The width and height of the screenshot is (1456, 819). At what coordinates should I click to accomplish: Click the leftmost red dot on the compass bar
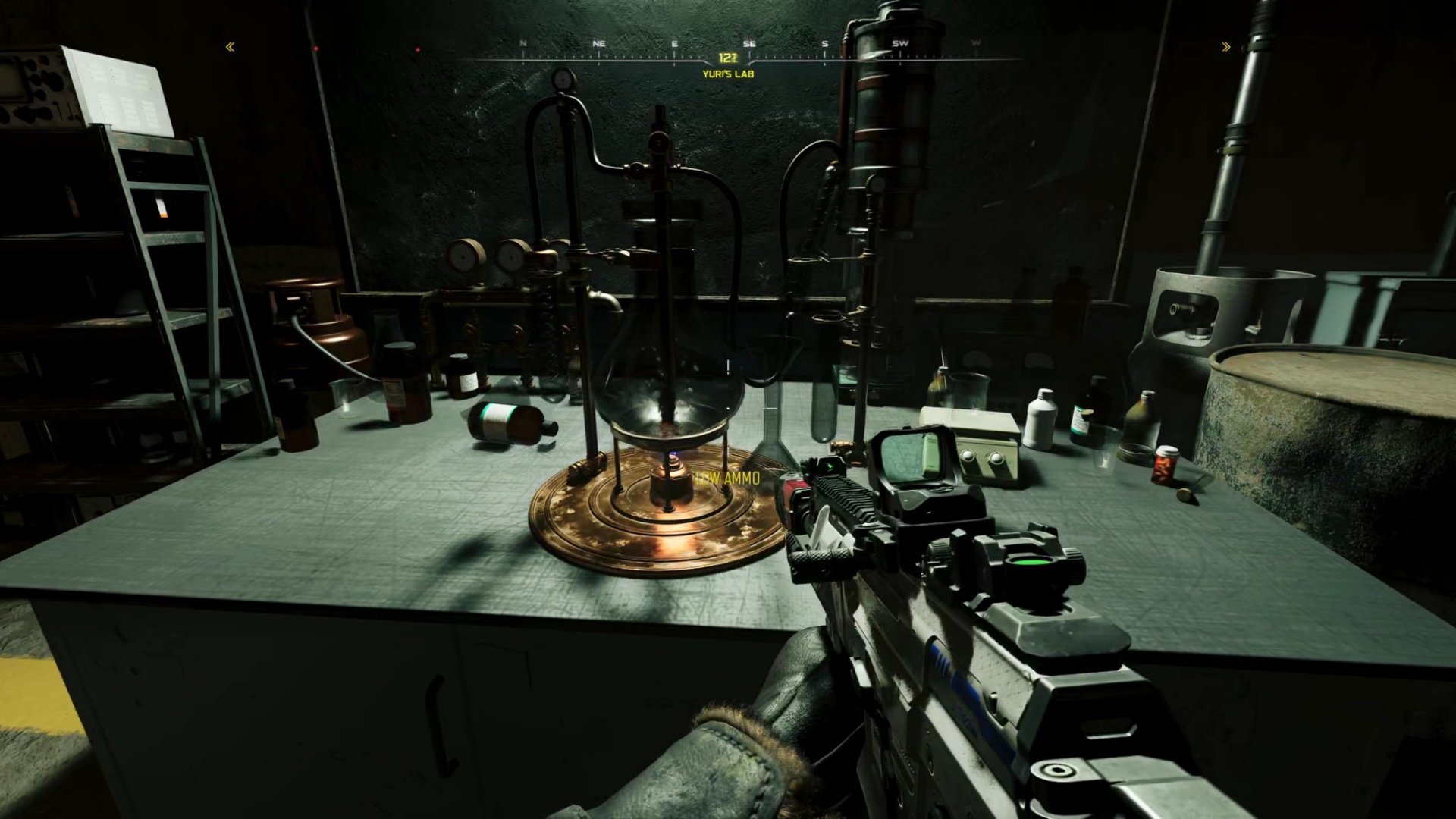click(315, 48)
